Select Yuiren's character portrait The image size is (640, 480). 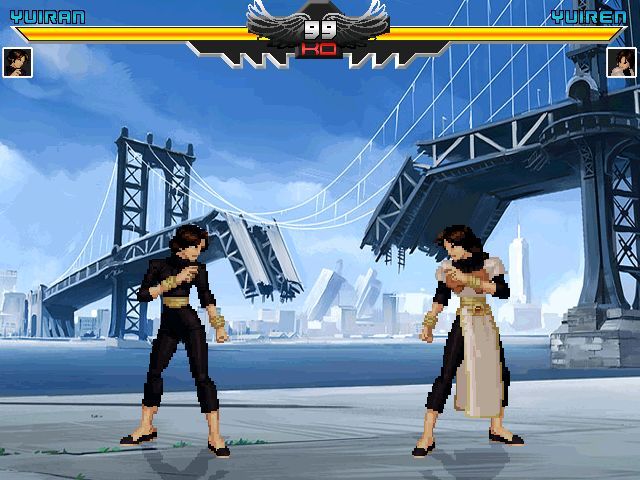(621, 62)
